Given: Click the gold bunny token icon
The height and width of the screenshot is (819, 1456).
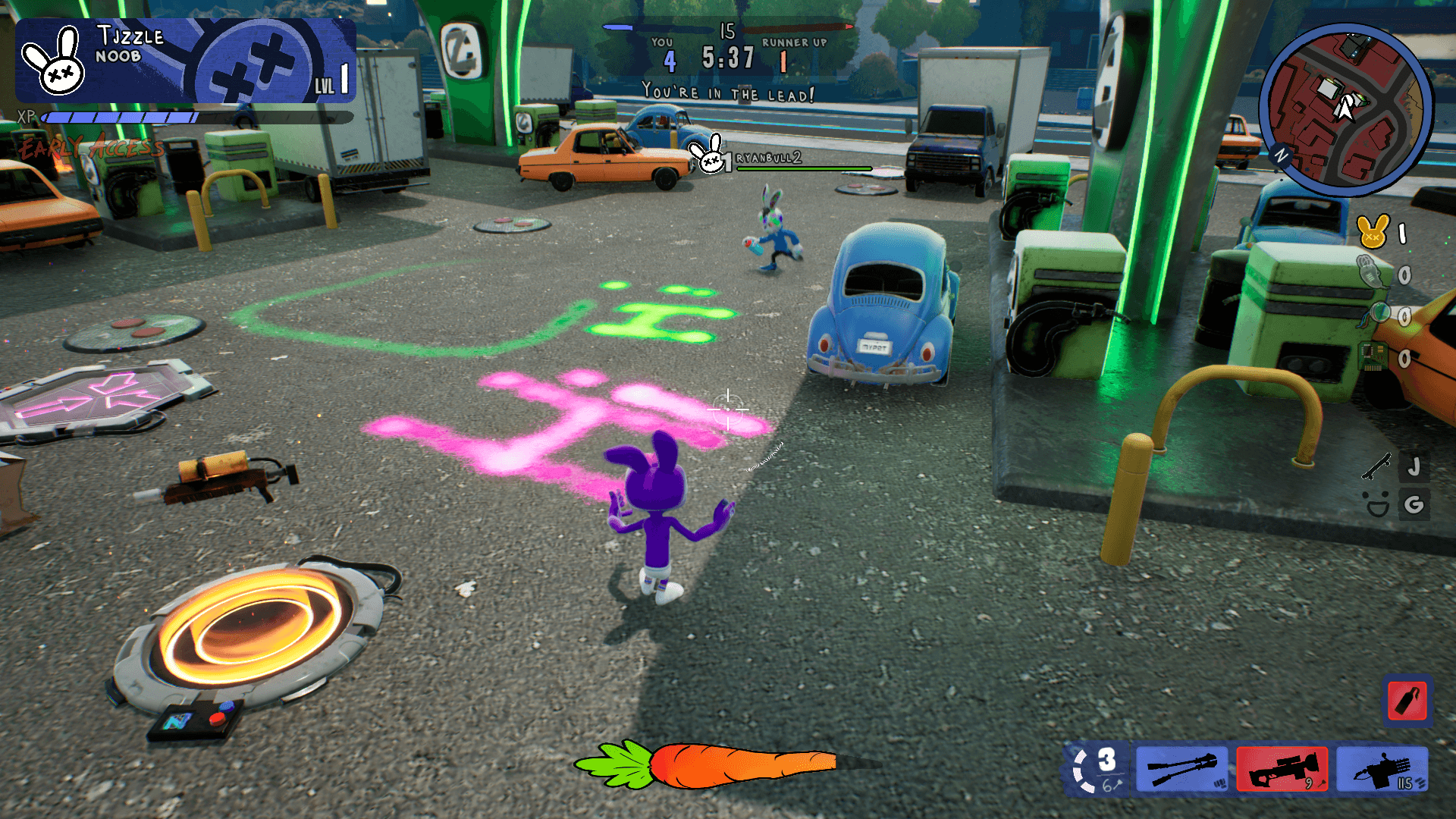Looking at the screenshot, I should pyautogui.click(x=1373, y=232).
